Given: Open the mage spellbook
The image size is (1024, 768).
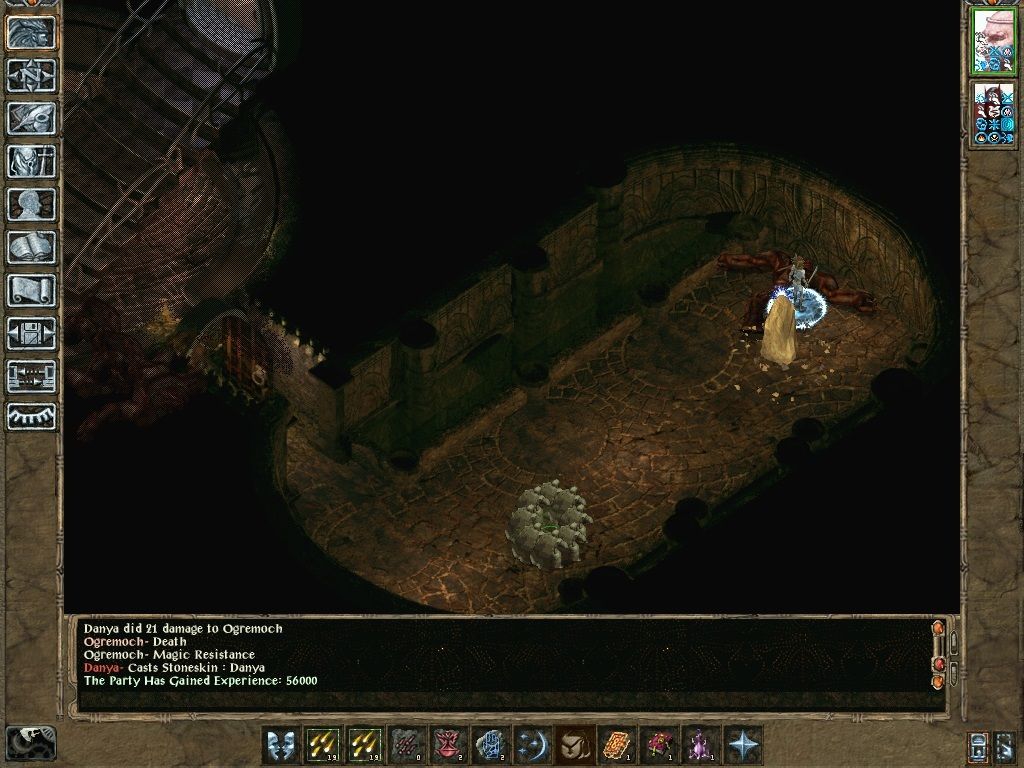Looking at the screenshot, I should click(x=32, y=247).
